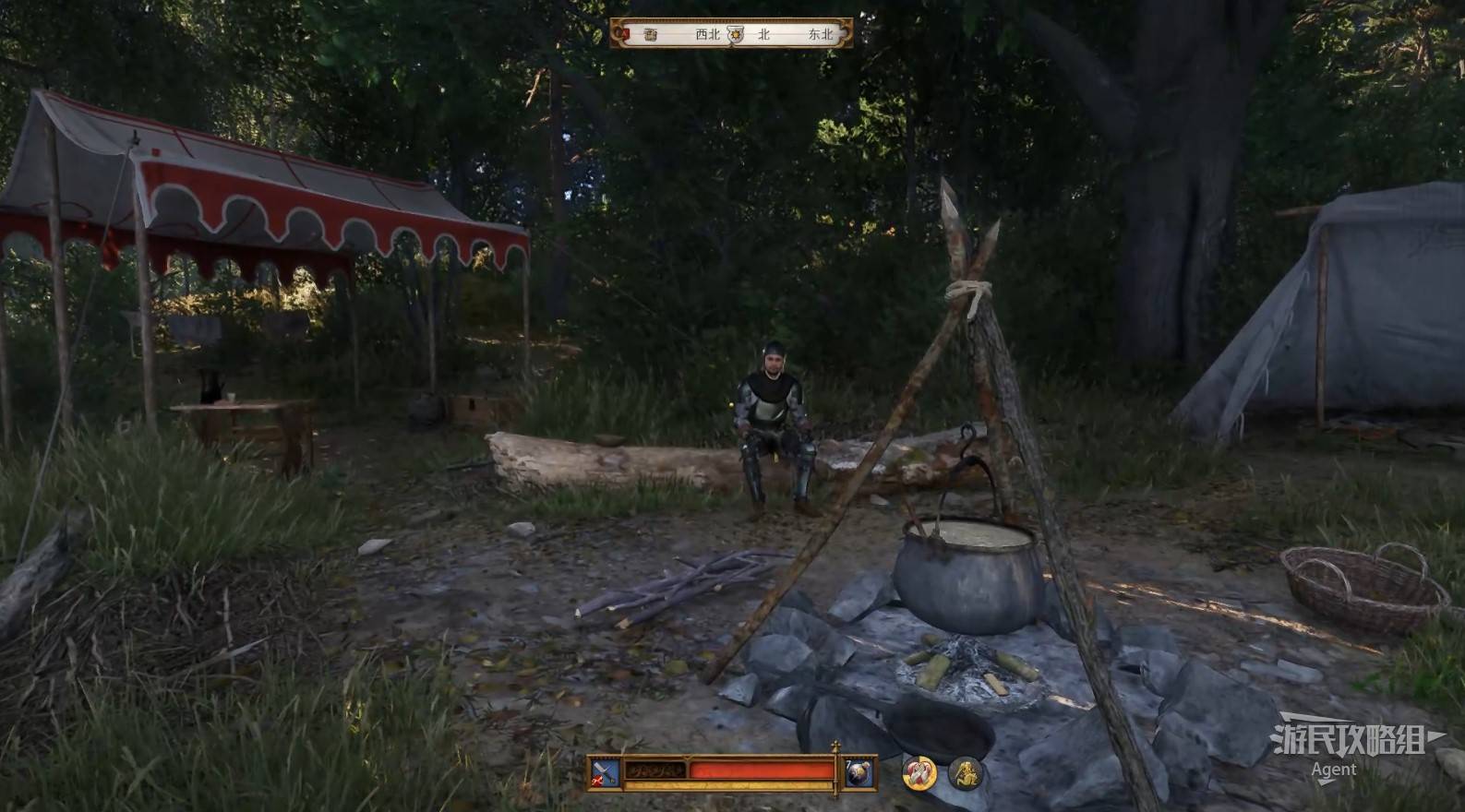
Task: Click the golden figure status icon
Action: tap(966, 772)
